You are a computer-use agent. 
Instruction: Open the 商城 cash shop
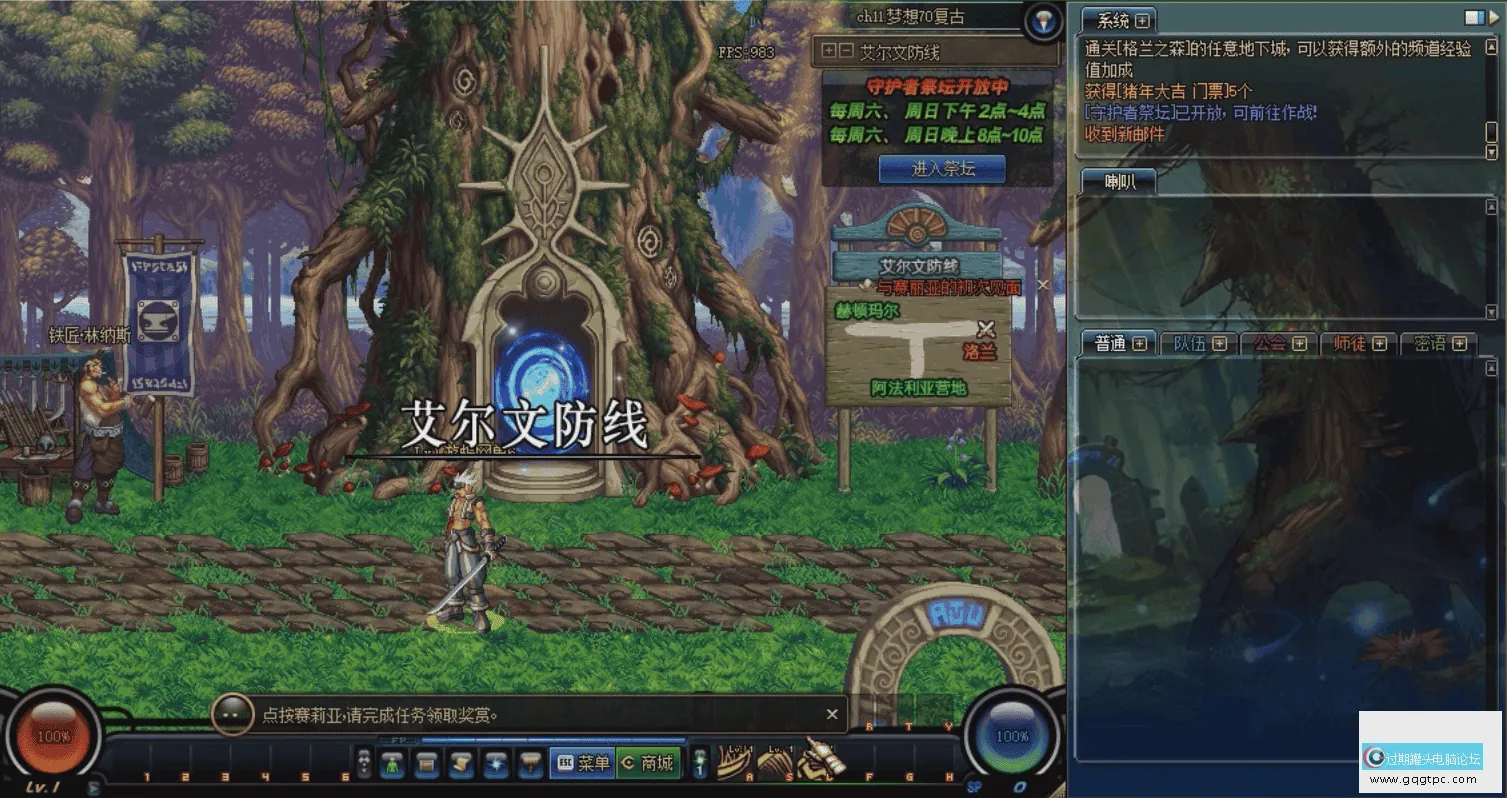click(648, 763)
